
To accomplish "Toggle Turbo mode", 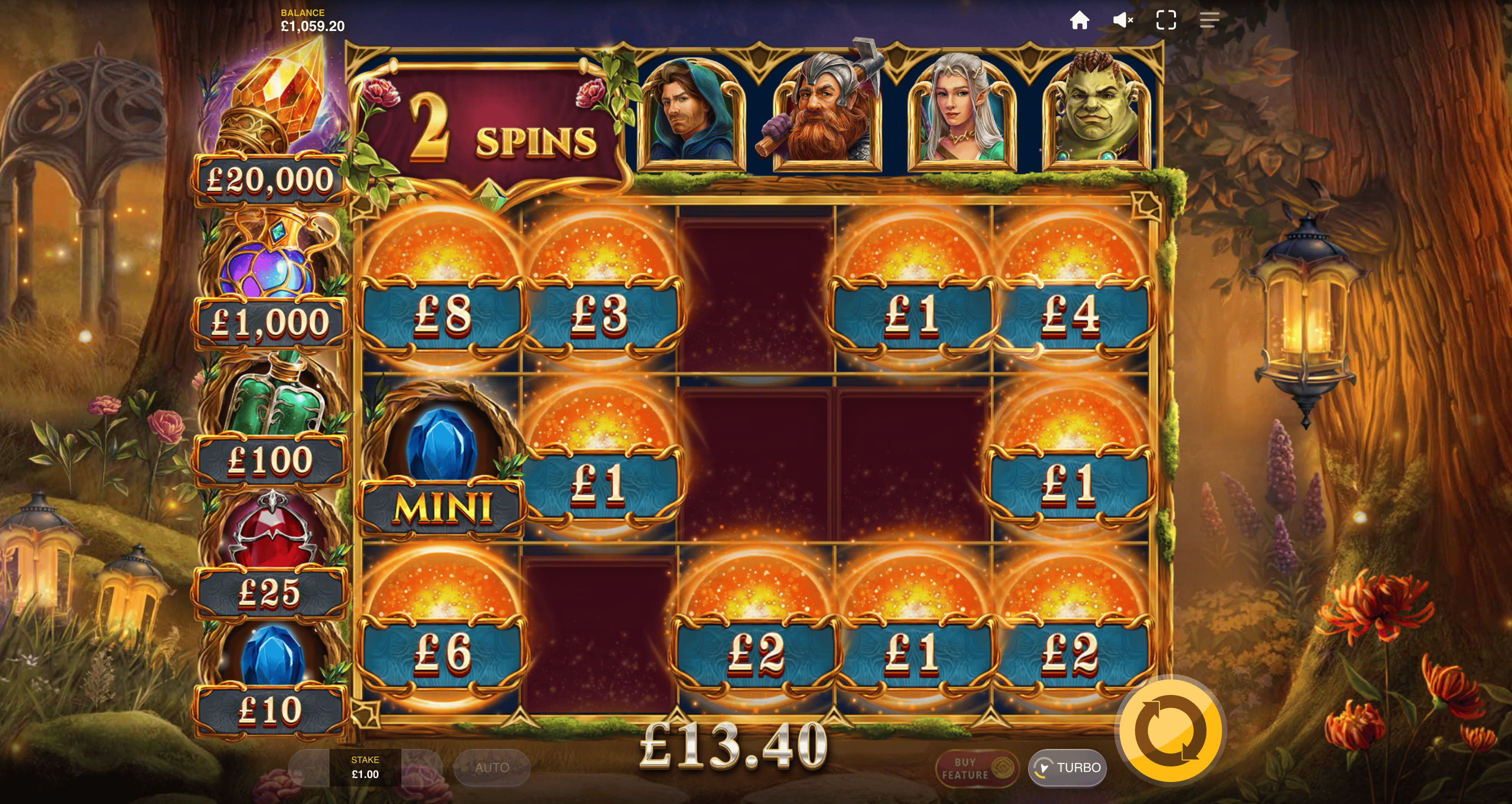I will pyautogui.click(x=1067, y=767).
